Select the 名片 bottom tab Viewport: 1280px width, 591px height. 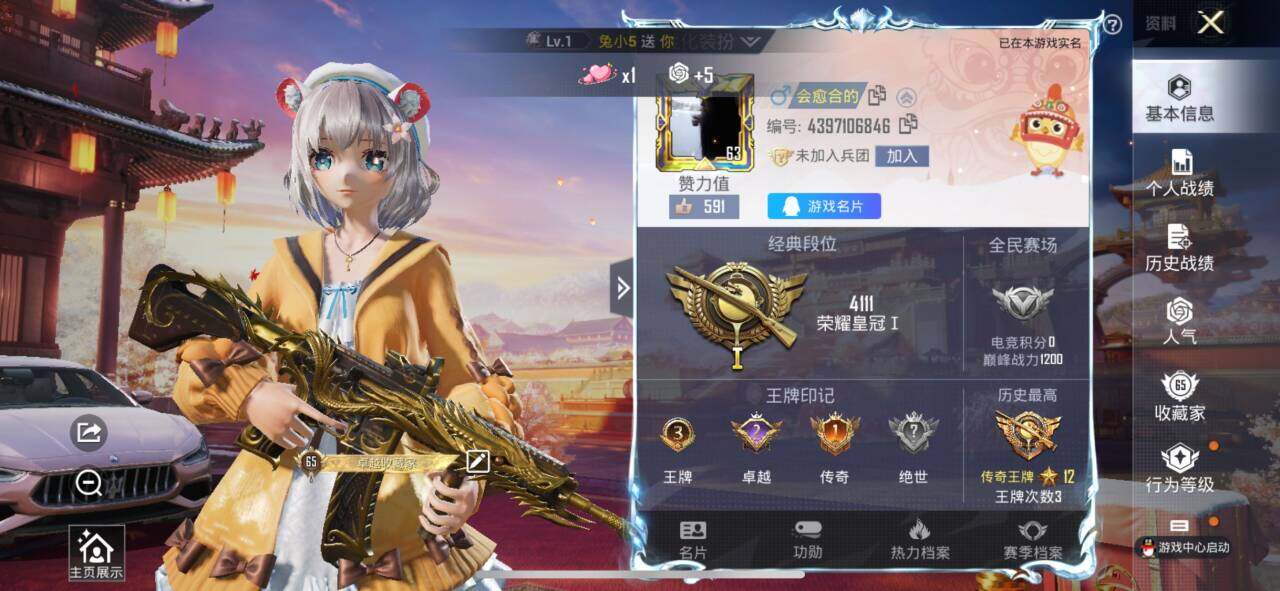pyautogui.click(x=693, y=540)
